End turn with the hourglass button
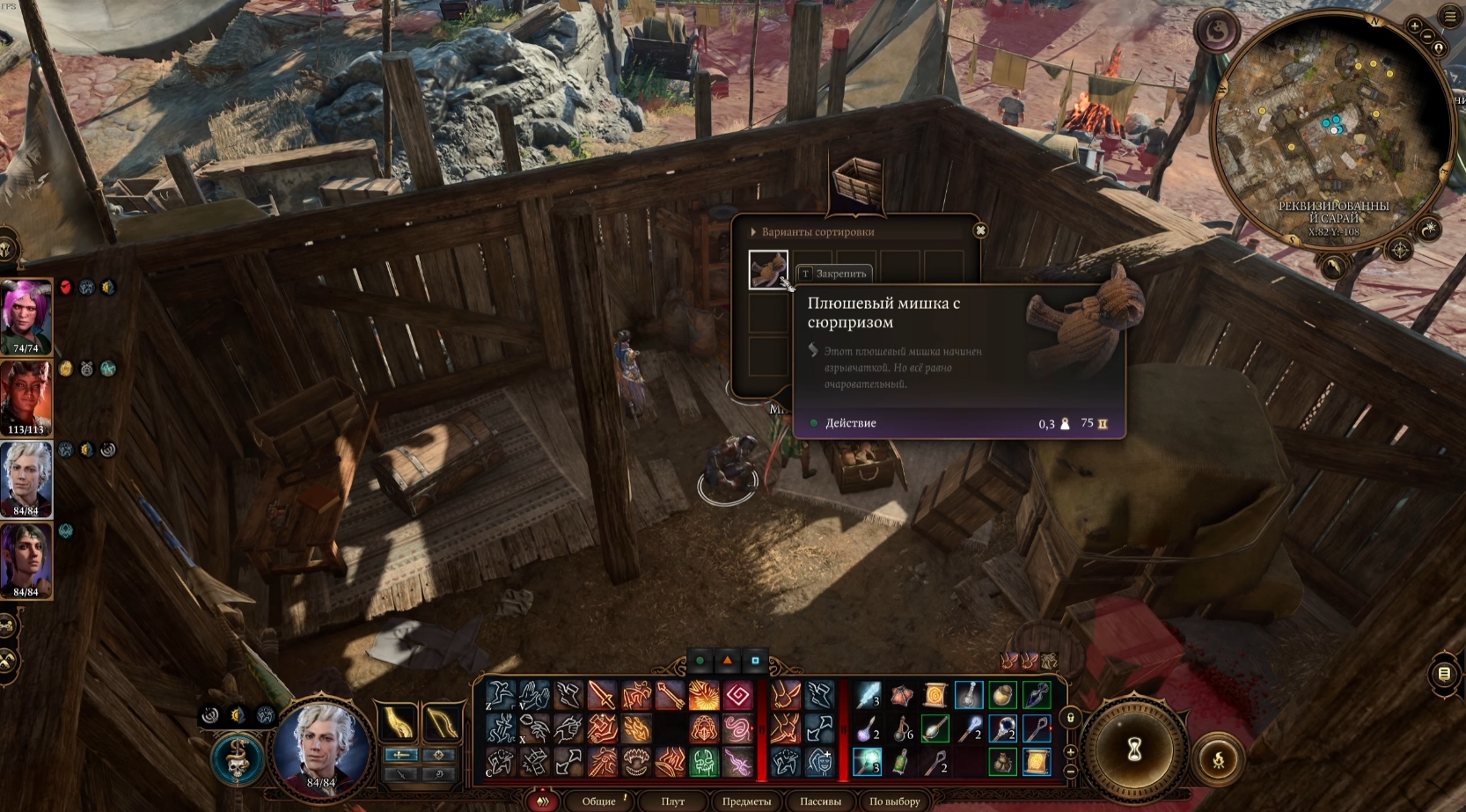The height and width of the screenshot is (812, 1466). point(1135,750)
